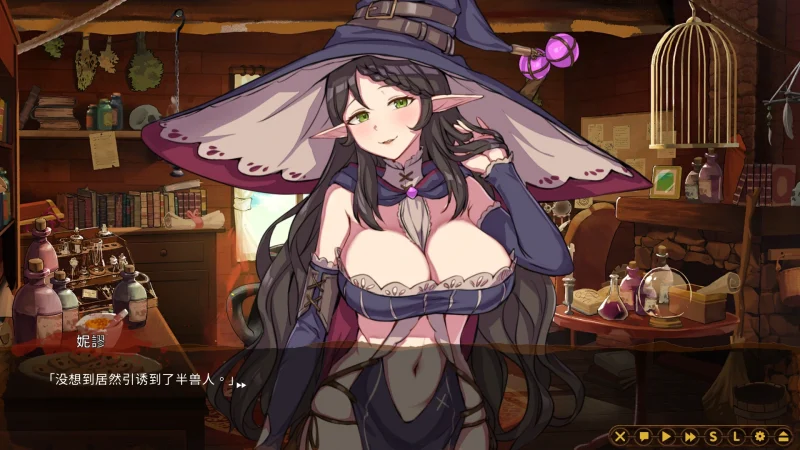This screenshot has height=450, width=800.
Task: Open the load menu via L button
Action: 736,436
